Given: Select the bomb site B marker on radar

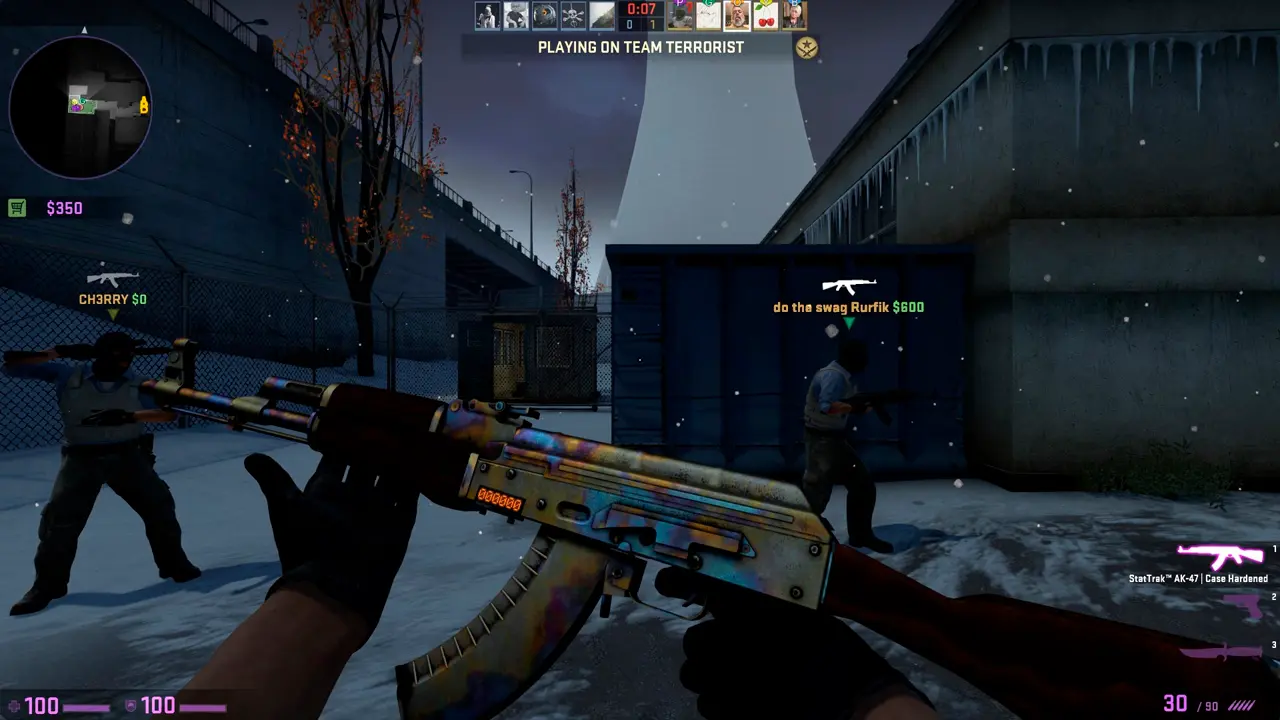Looking at the screenshot, I should (x=144, y=104).
